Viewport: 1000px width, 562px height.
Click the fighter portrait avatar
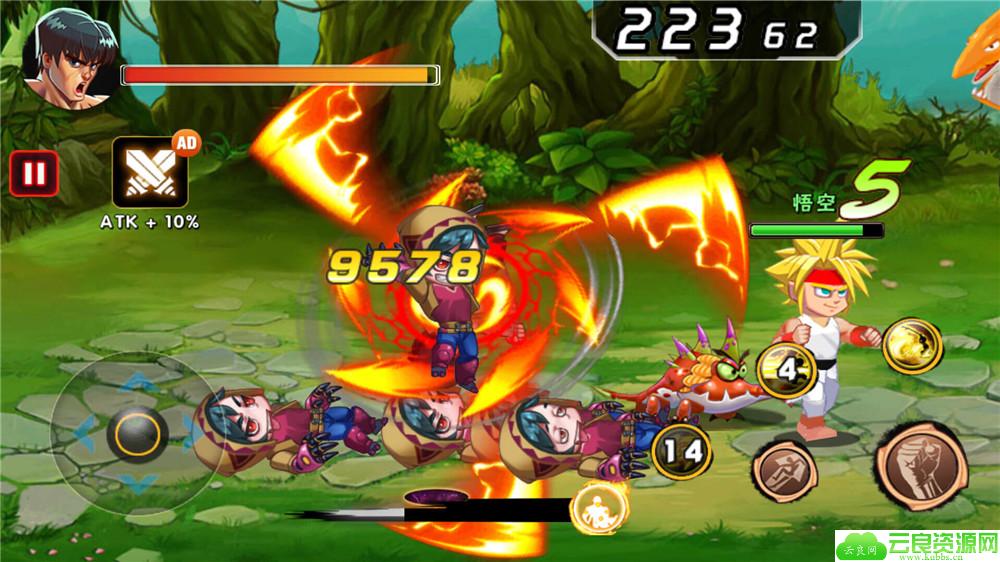tap(67, 56)
